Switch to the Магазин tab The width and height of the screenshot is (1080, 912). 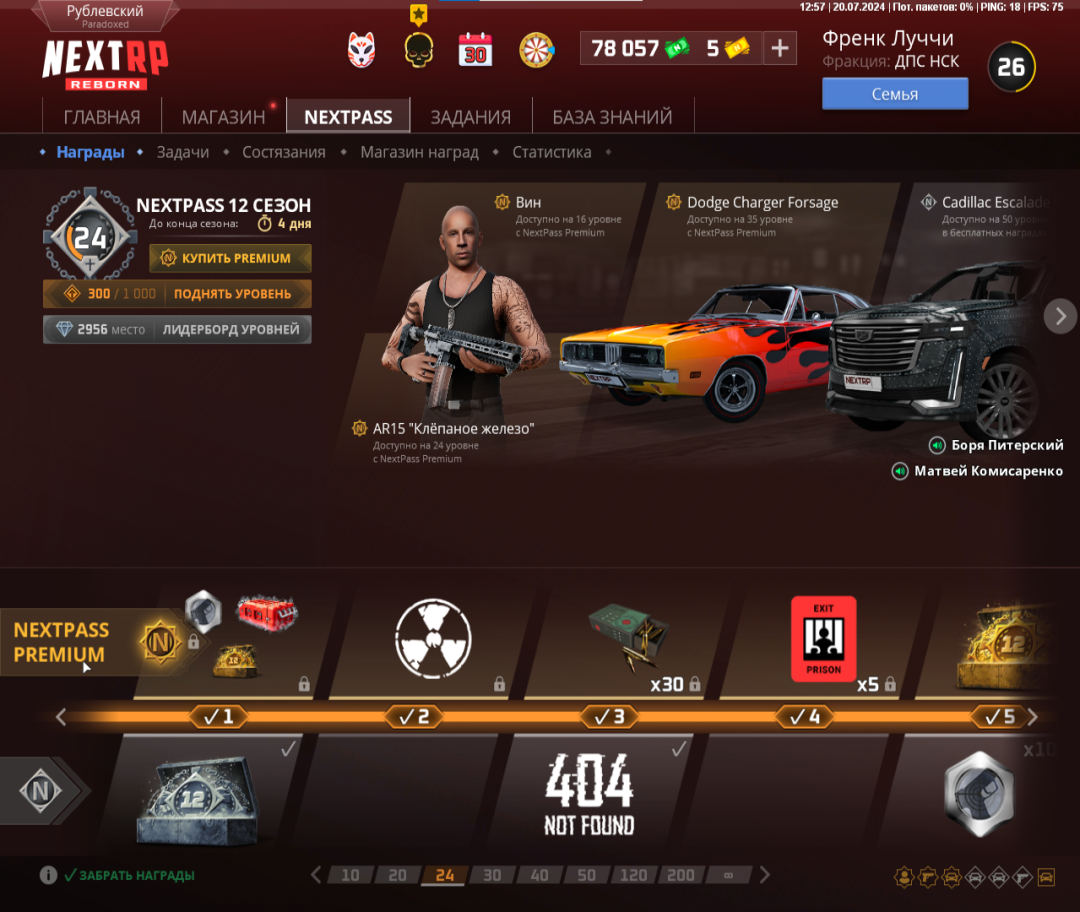point(223,117)
